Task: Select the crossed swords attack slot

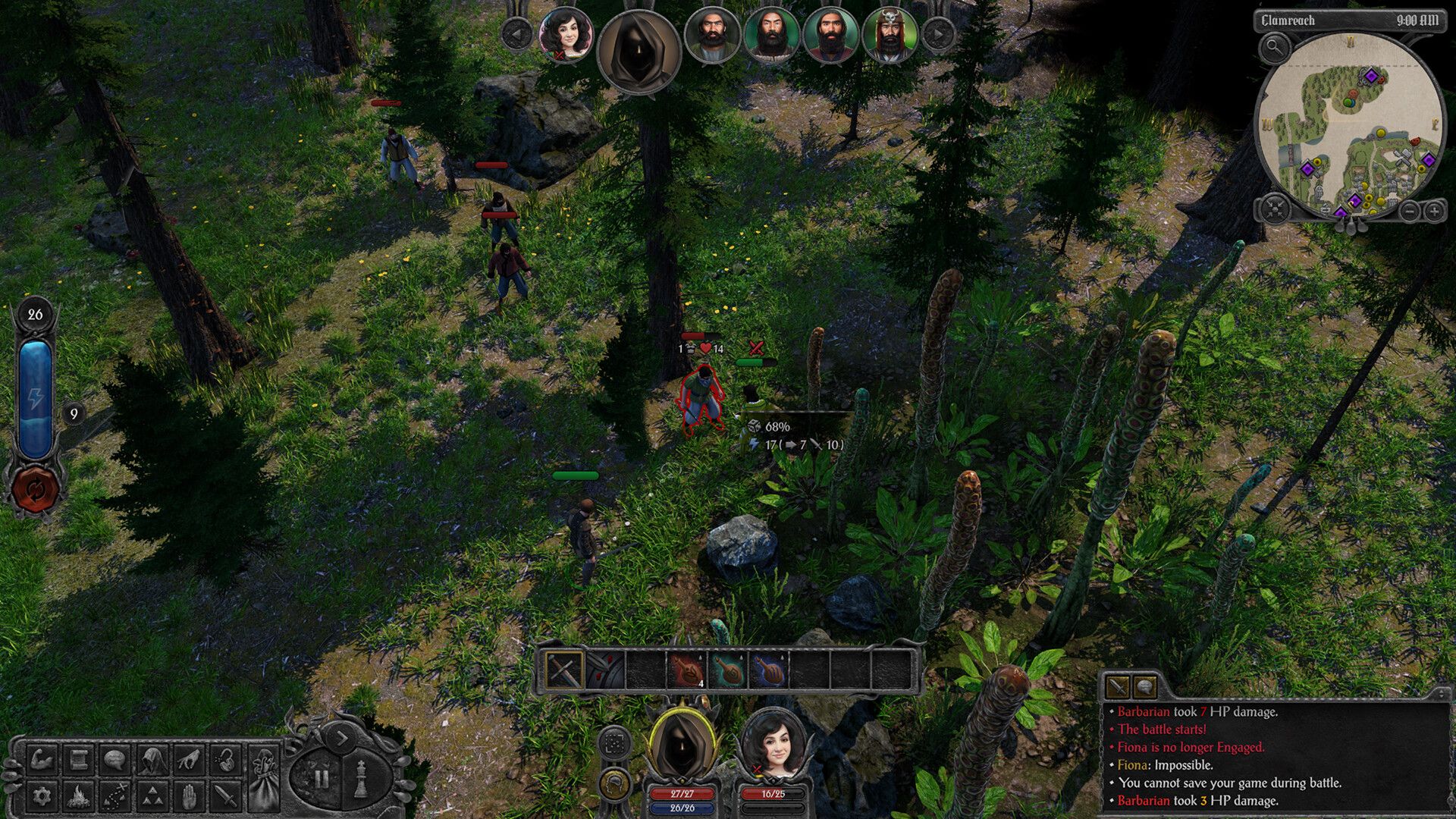Action: pos(564,670)
